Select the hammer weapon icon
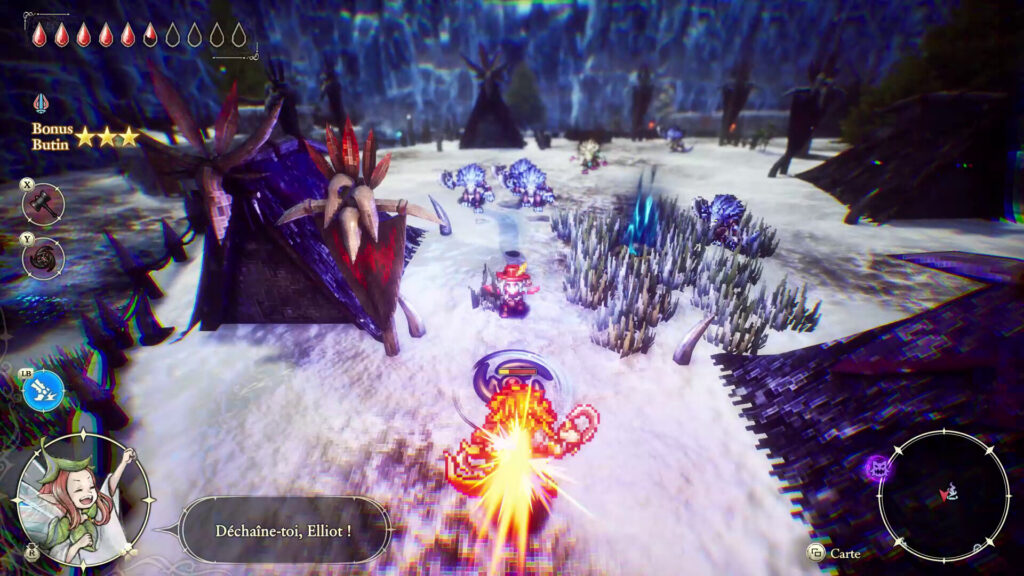1024x576 pixels. 43,203
